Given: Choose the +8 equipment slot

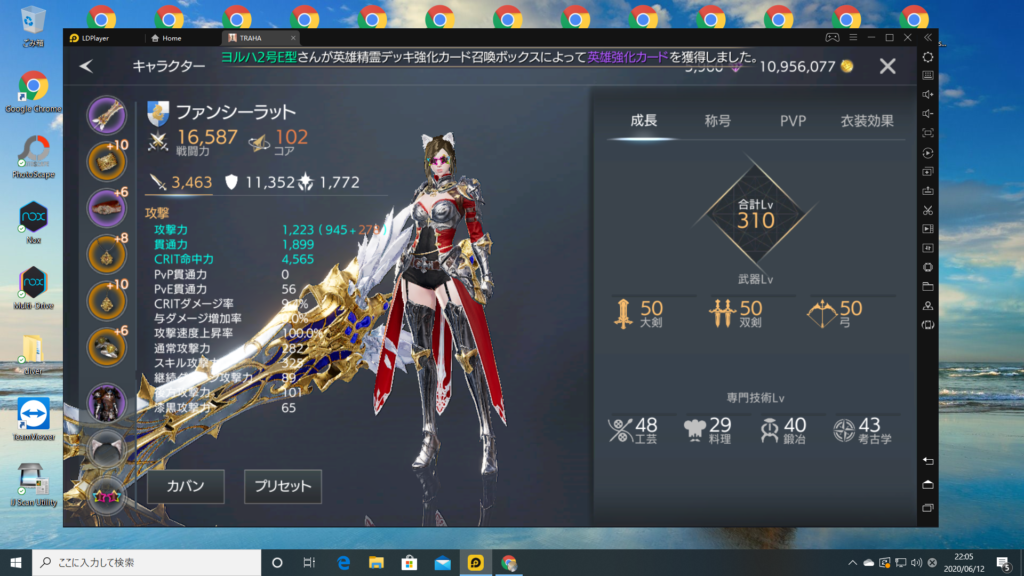Looking at the screenshot, I should coord(106,254).
